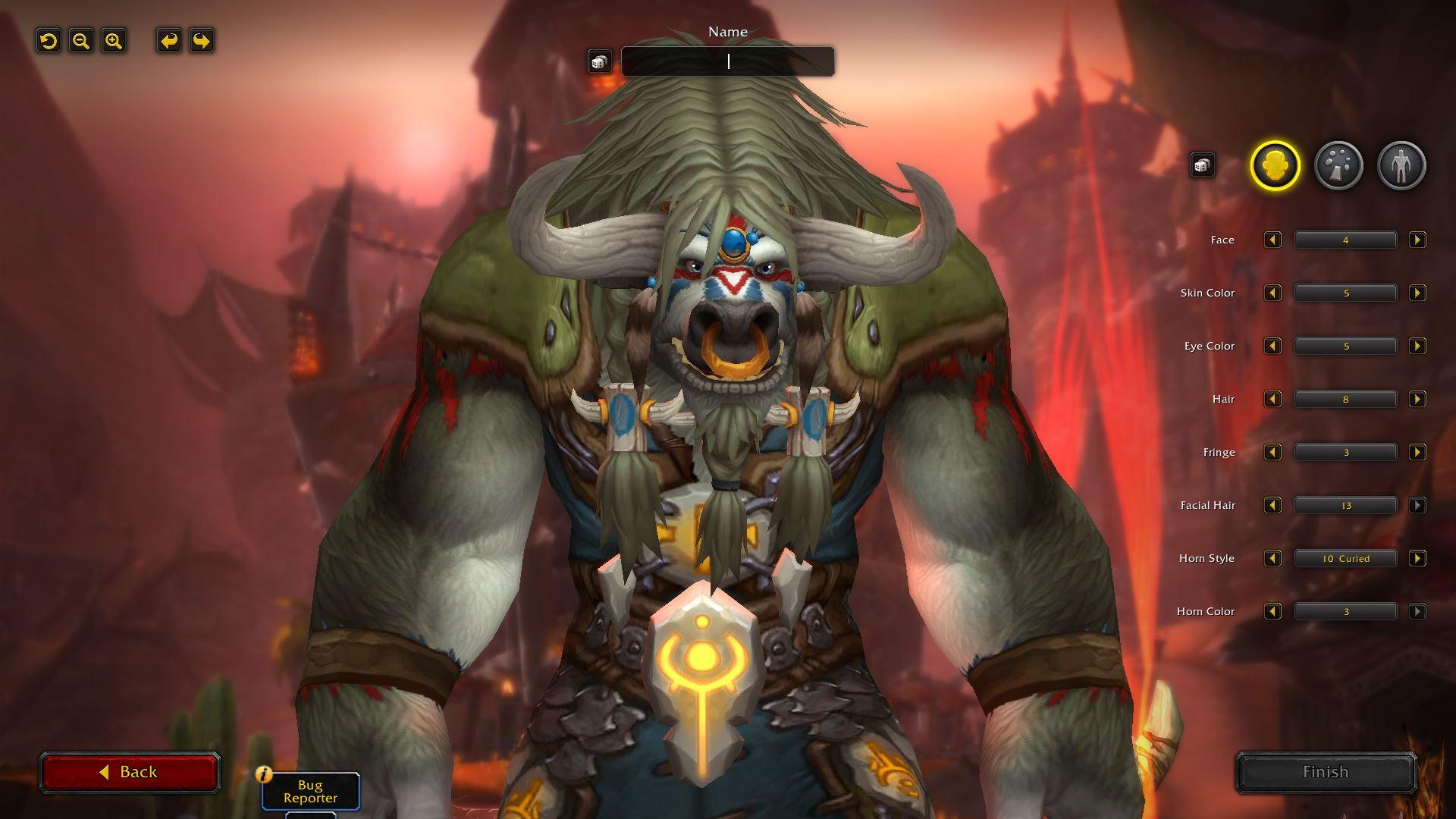Click the zoom in magnifier icon
1456x819 pixels.
(113, 41)
